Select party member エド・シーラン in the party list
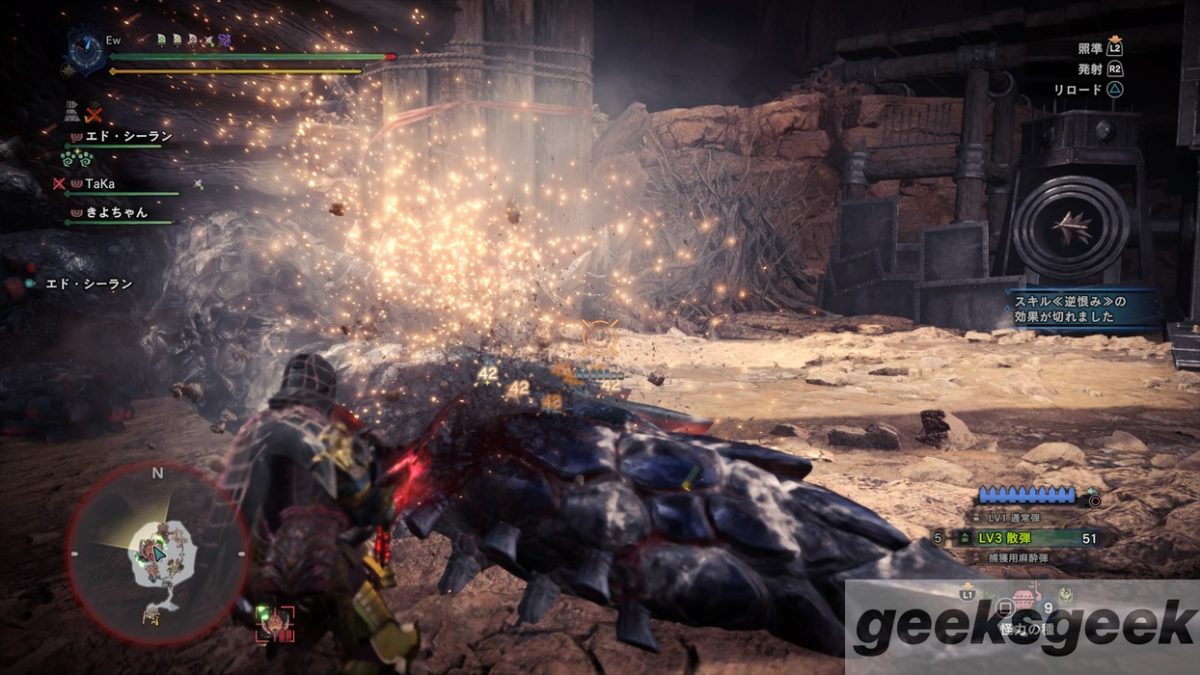Screen dimensions: 1200x675 point(117,135)
